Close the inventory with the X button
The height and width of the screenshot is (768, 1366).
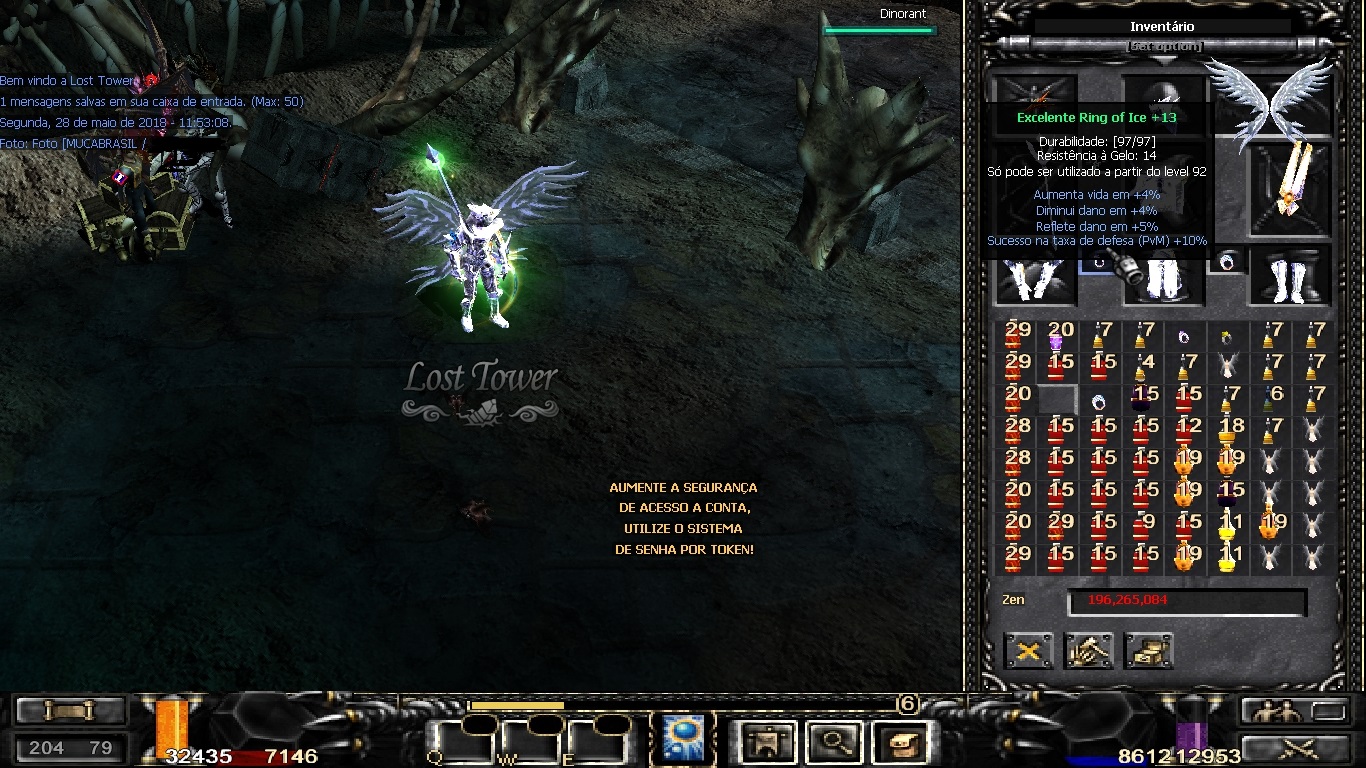1029,651
